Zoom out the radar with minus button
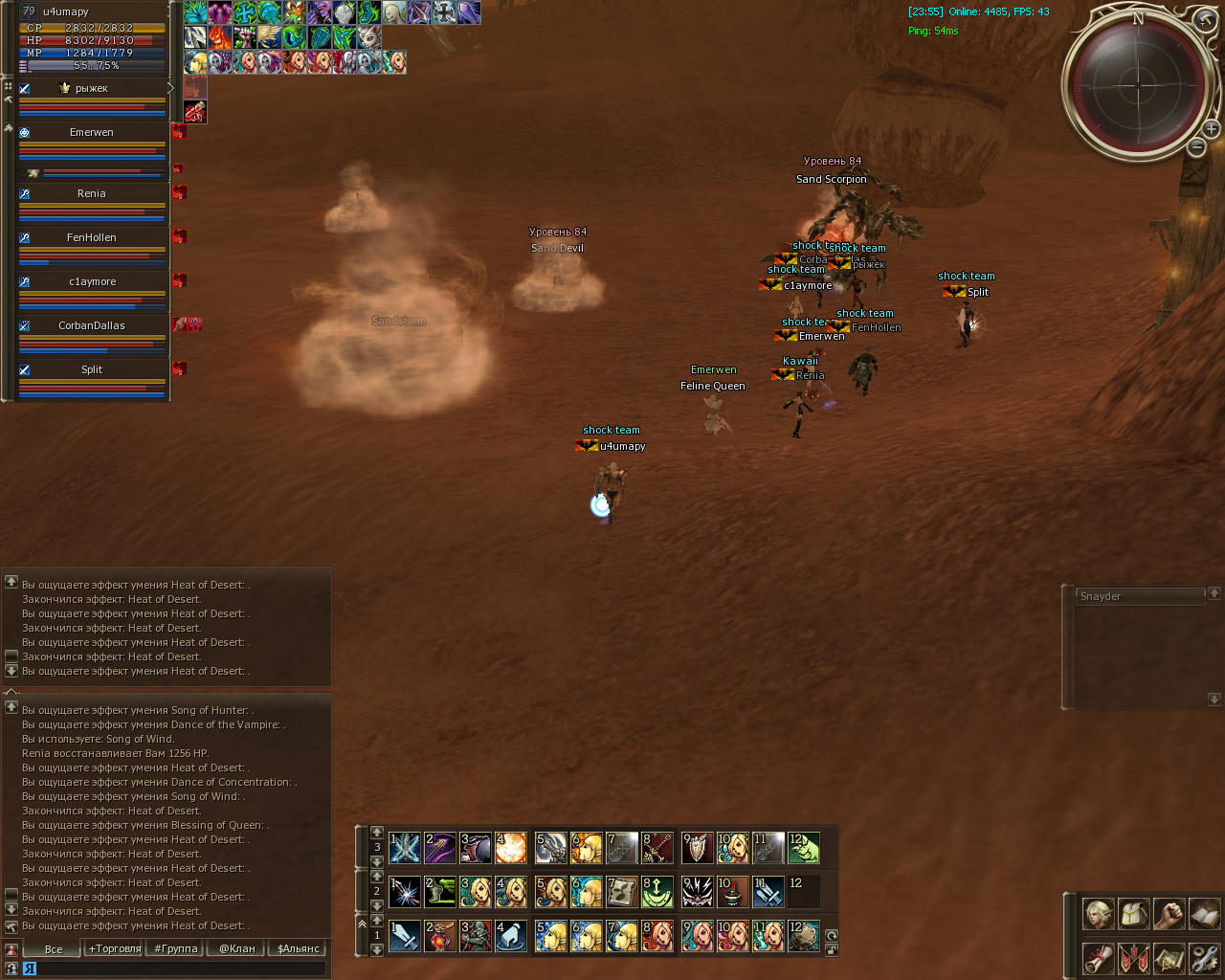 tap(1196, 146)
